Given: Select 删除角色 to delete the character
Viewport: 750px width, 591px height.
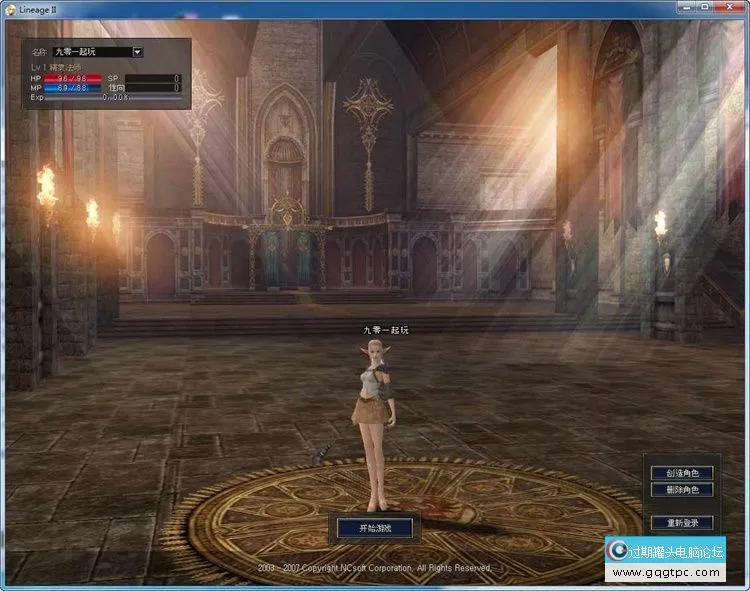Looking at the screenshot, I should point(681,490).
